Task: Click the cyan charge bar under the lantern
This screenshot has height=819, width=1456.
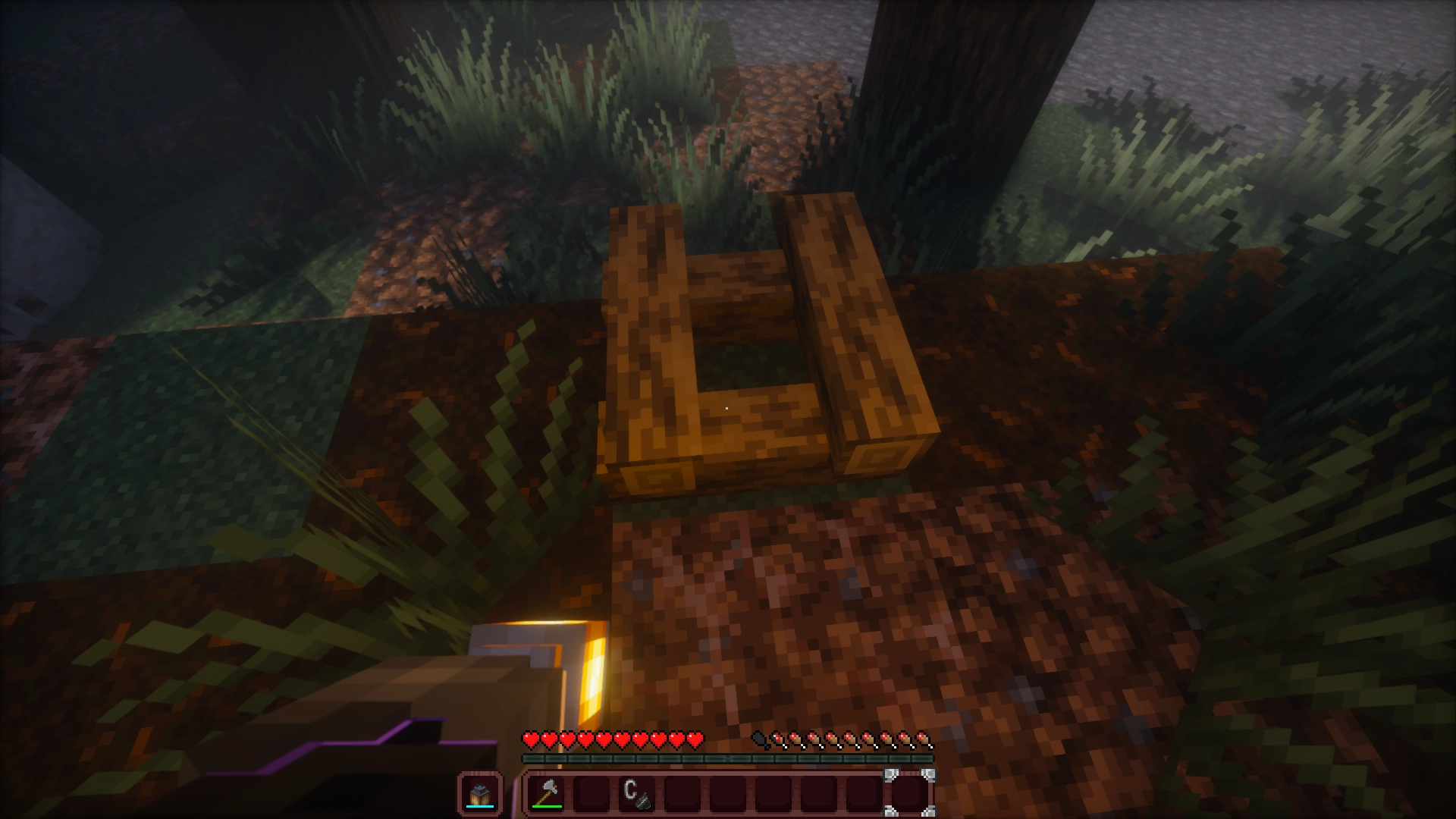Action: (479, 805)
